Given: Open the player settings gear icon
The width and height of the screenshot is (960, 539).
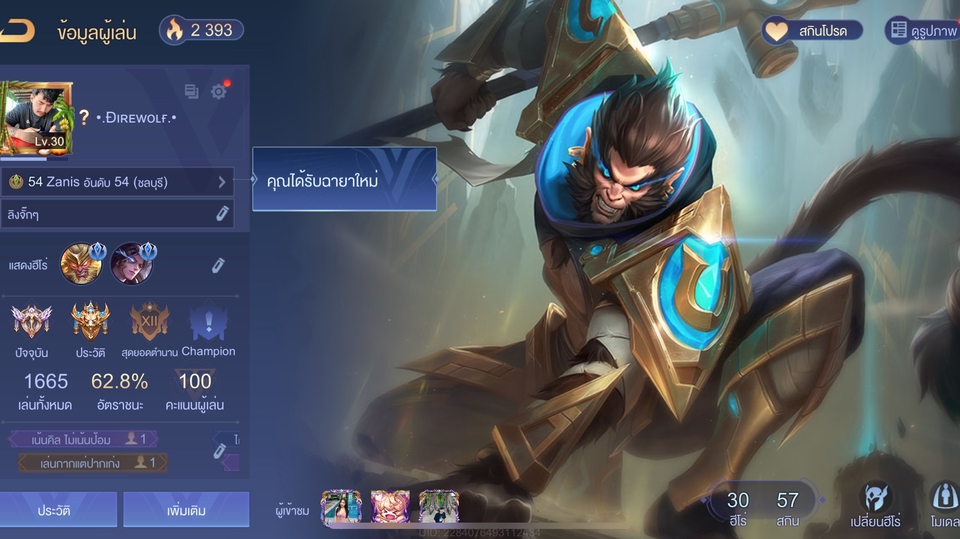Looking at the screenshot, I should point(219,92).
